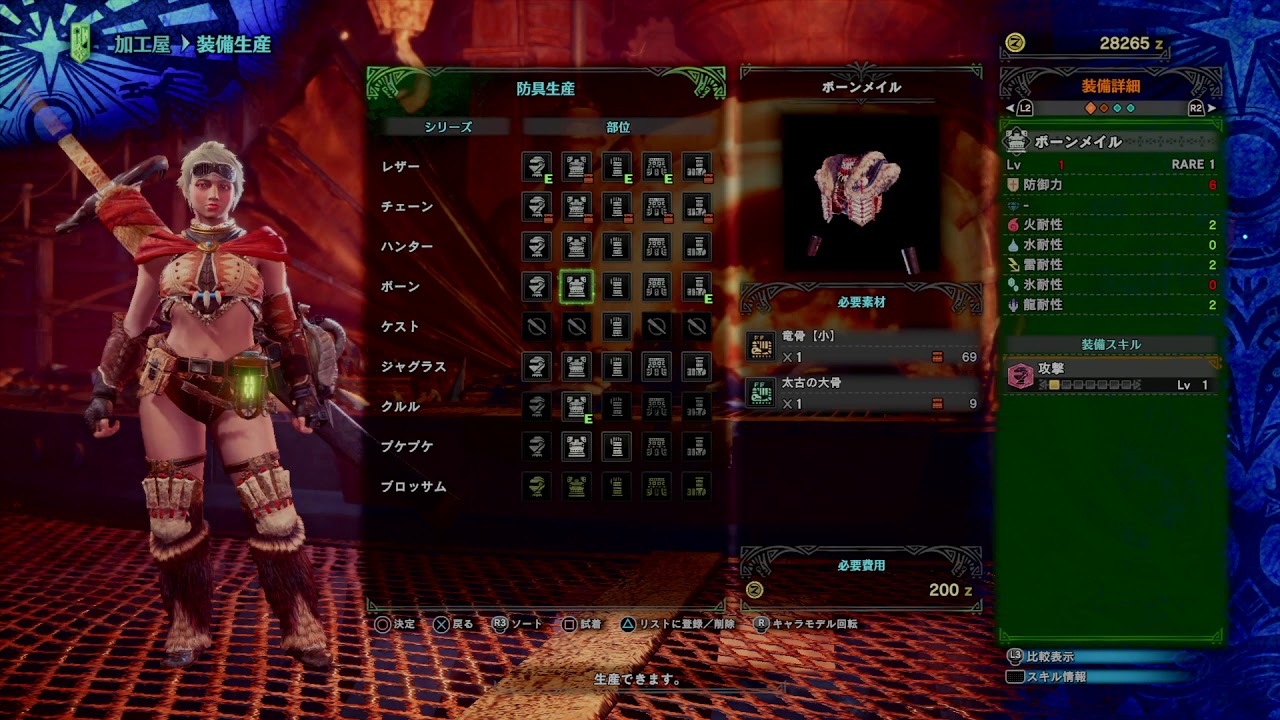Open the 攻撃 equipment skill entry
This screenshot has height=720, width=1280.
tap(1112, 376)
